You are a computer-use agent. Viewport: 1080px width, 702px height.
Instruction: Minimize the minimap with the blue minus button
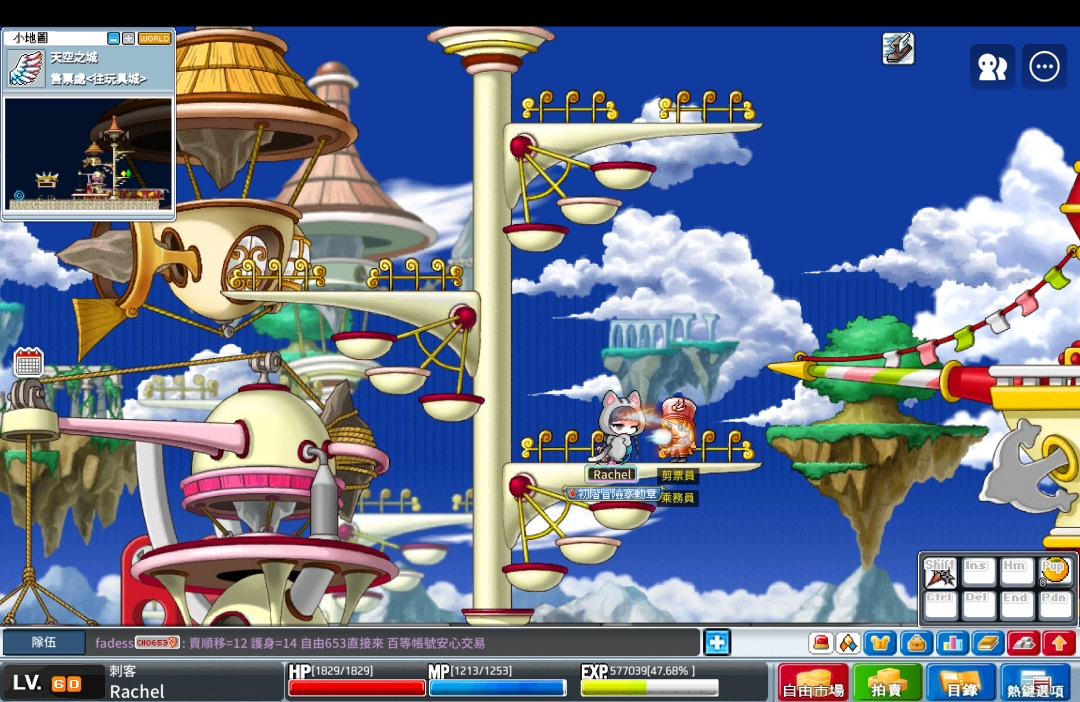(114, 38)
